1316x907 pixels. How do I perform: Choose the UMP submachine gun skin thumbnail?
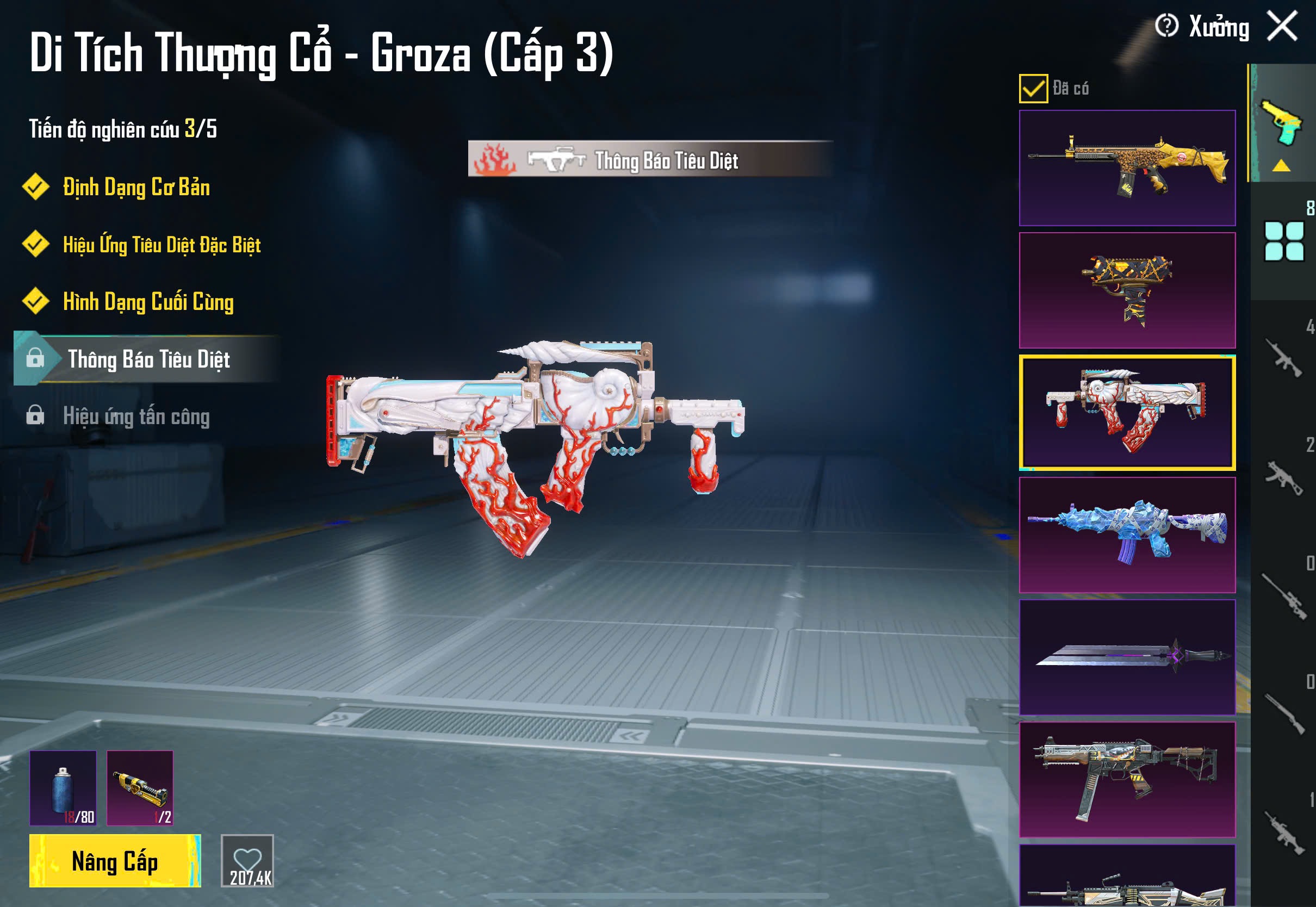pyautogui.click(x=1127, y=779)
